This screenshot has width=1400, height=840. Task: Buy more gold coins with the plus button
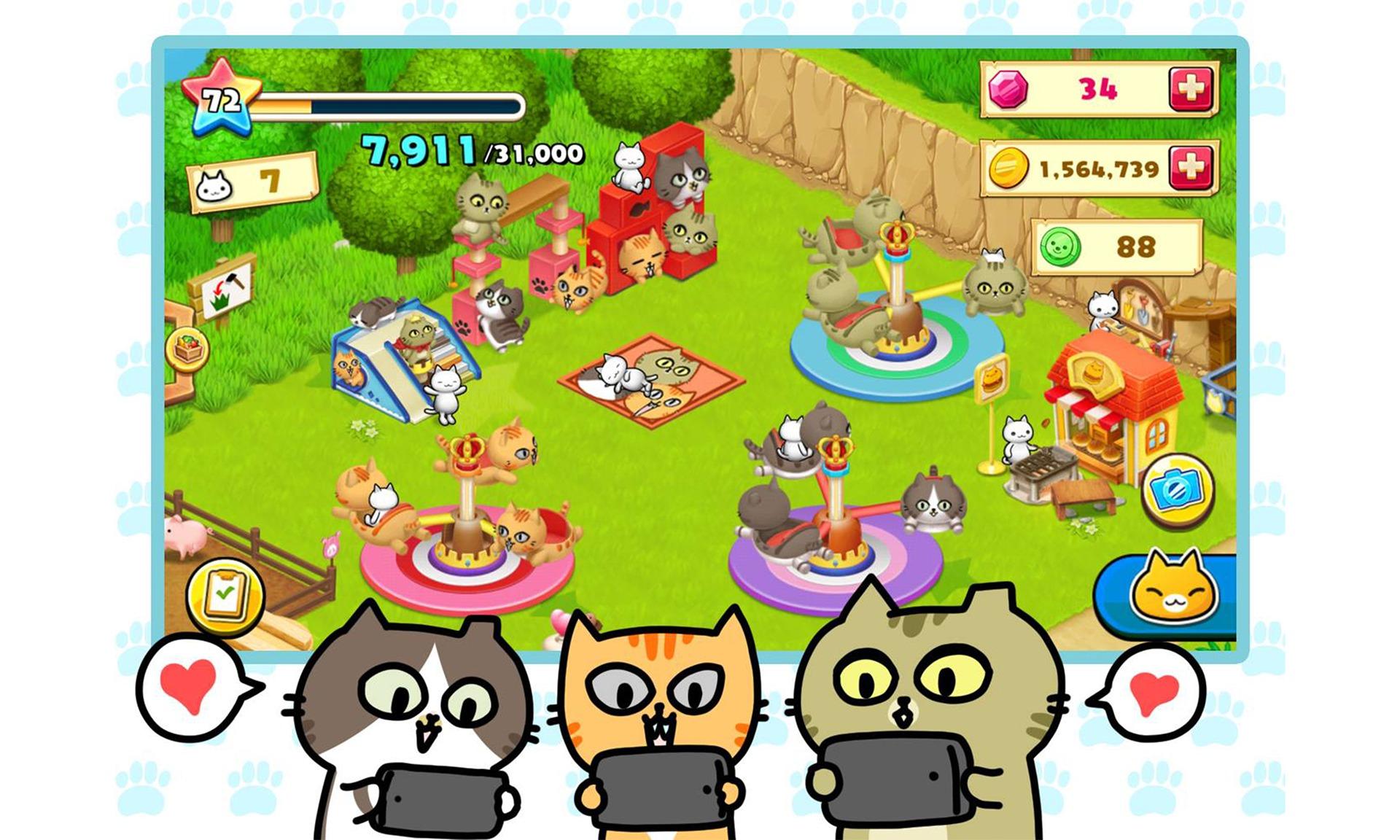pos(1190,168)
